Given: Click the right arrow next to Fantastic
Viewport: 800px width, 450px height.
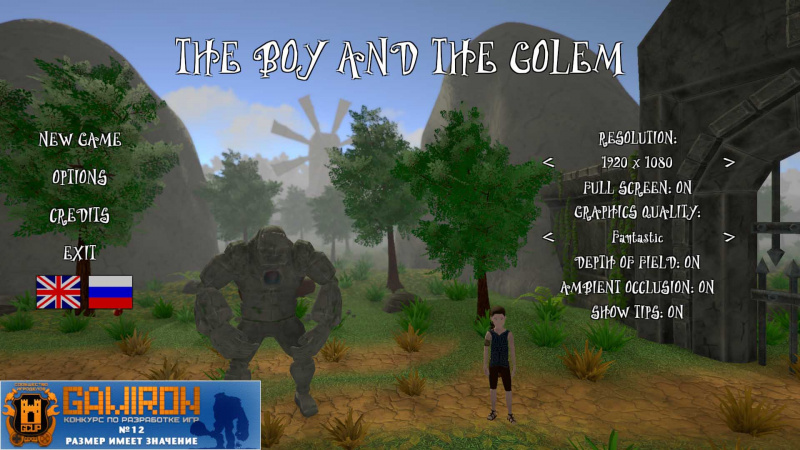Looking at the screenshot, I should pyautogui.click(x=729, y=237).
